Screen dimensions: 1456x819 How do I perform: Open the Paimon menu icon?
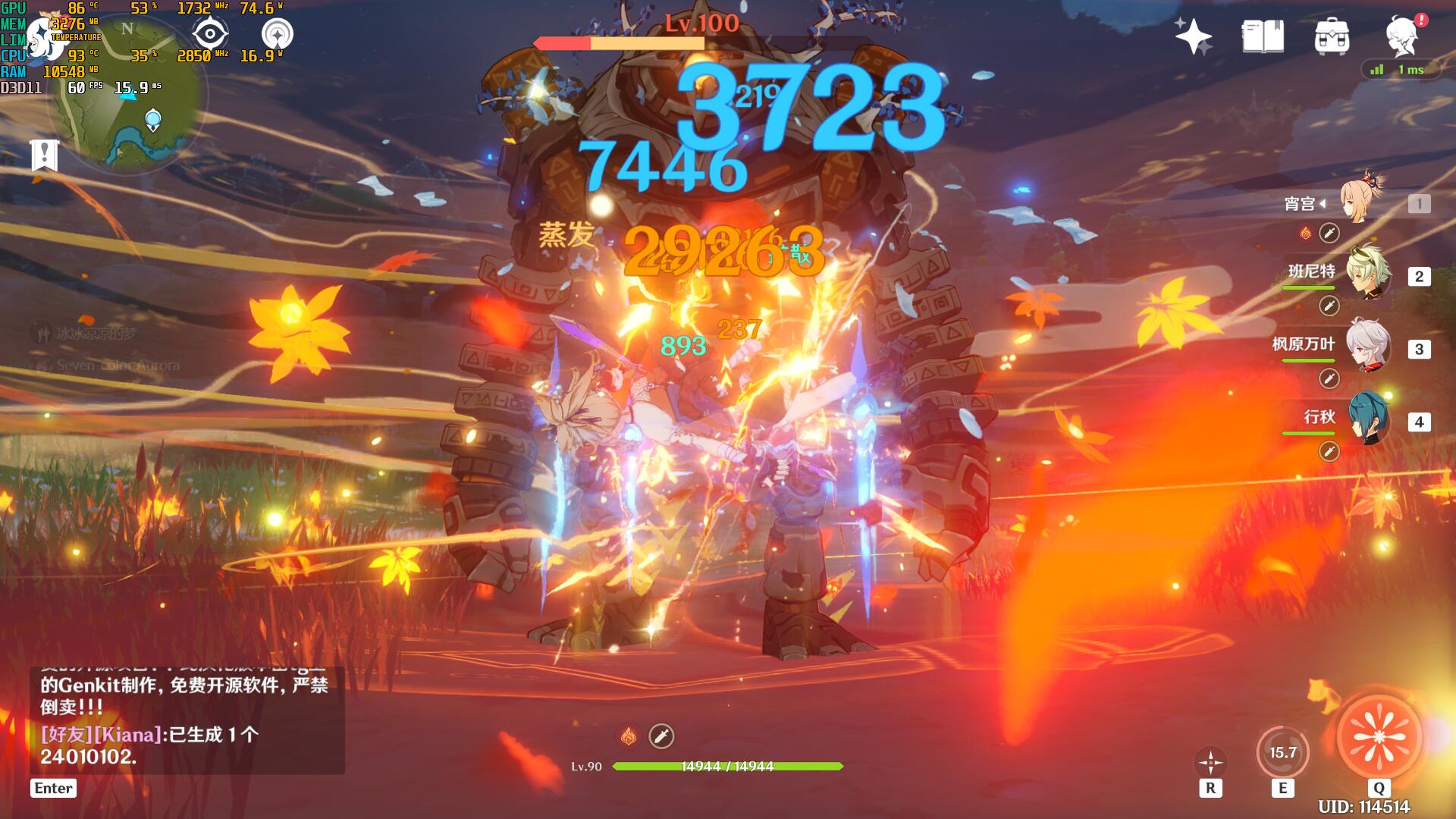click(1402, 36)
